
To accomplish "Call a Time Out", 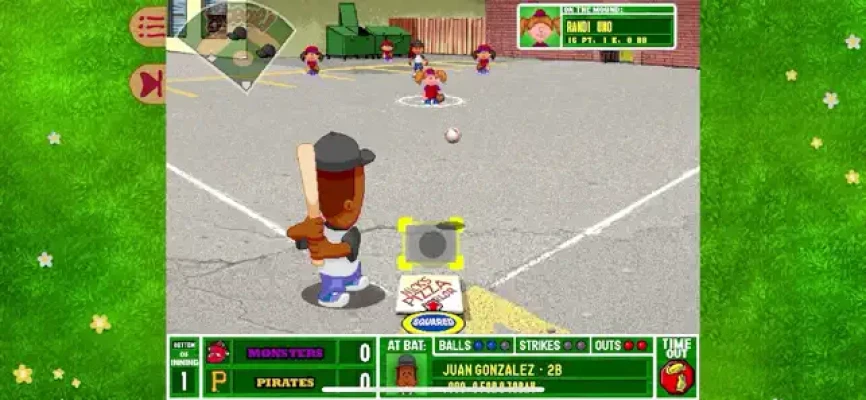I will coord(676,367).
